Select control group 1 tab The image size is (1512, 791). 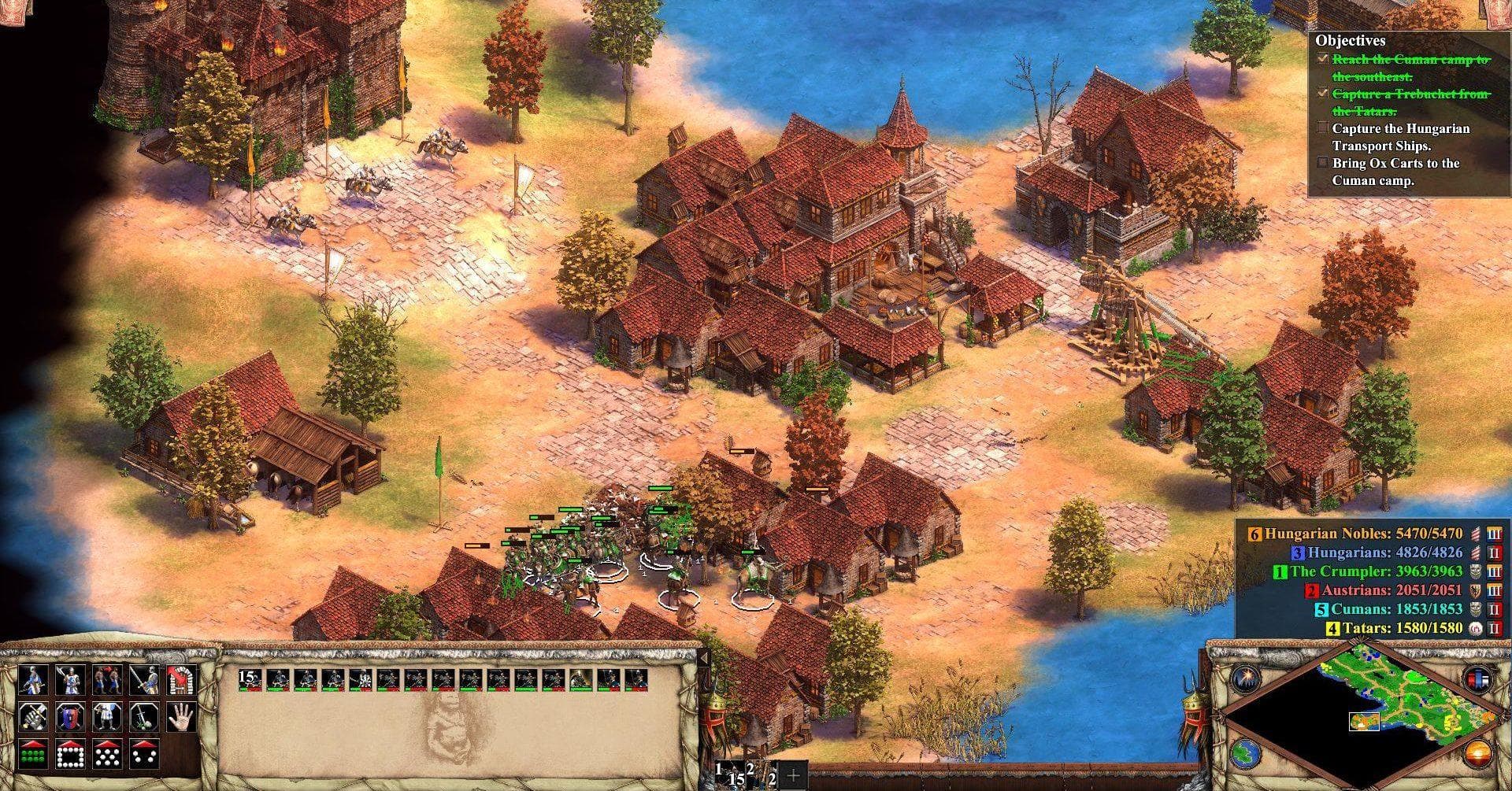click(x=729, y=774)
